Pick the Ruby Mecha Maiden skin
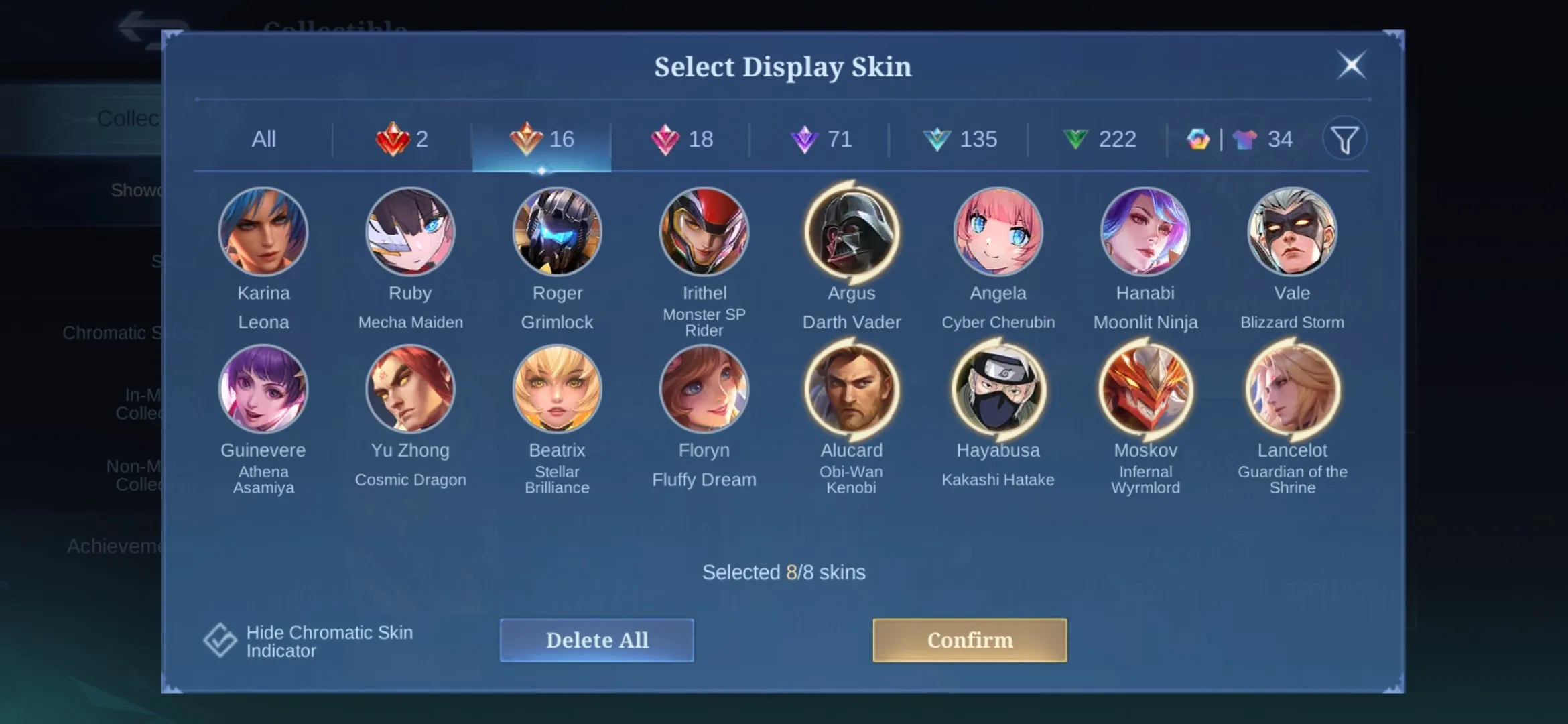 click(x=411, y=231)
